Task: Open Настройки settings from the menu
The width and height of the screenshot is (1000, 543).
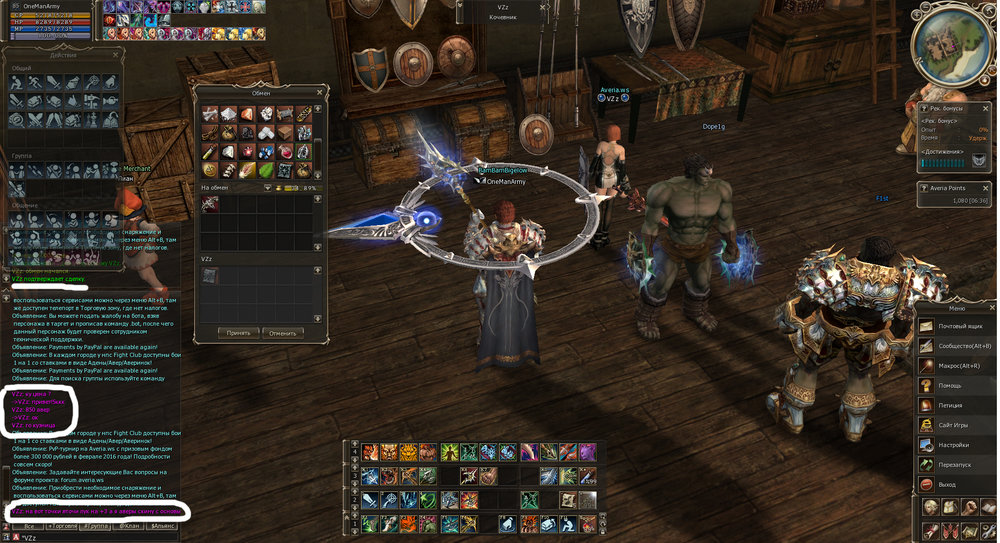Action: (x=958, y=445)
